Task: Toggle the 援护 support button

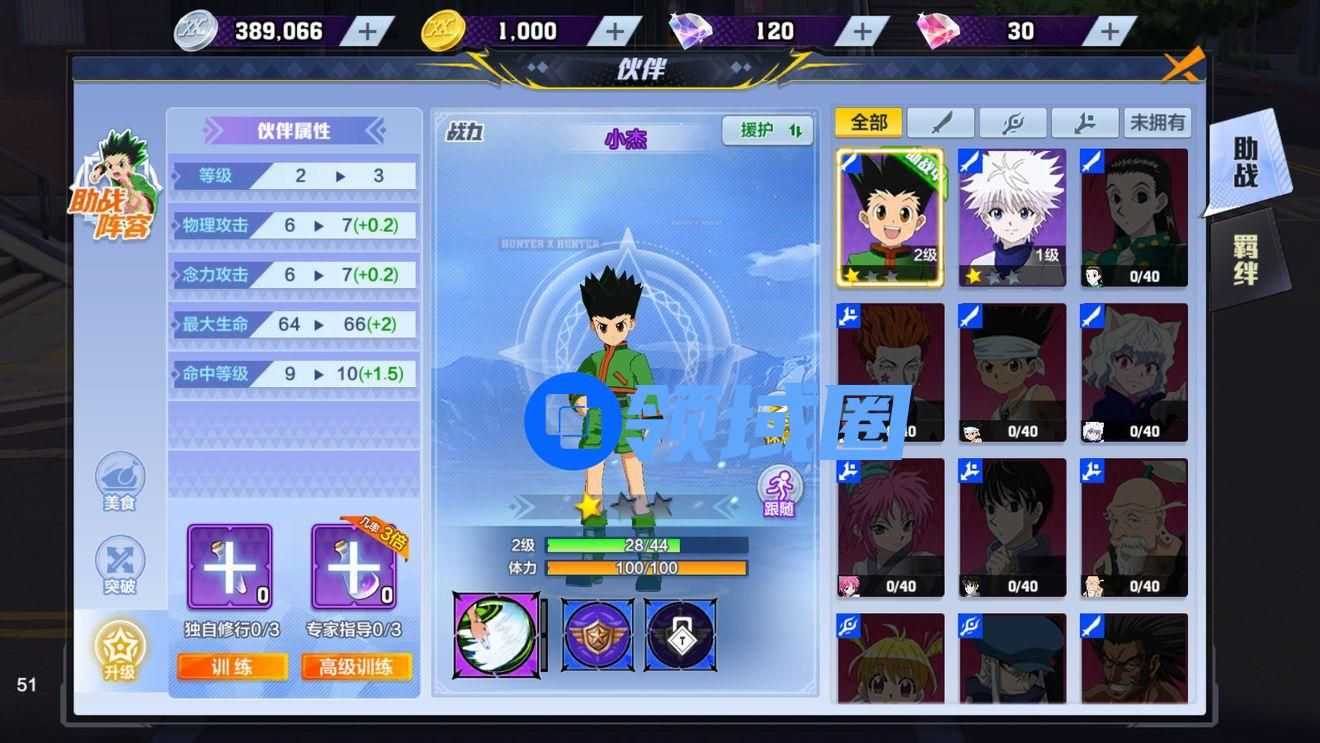Action: 767,131
